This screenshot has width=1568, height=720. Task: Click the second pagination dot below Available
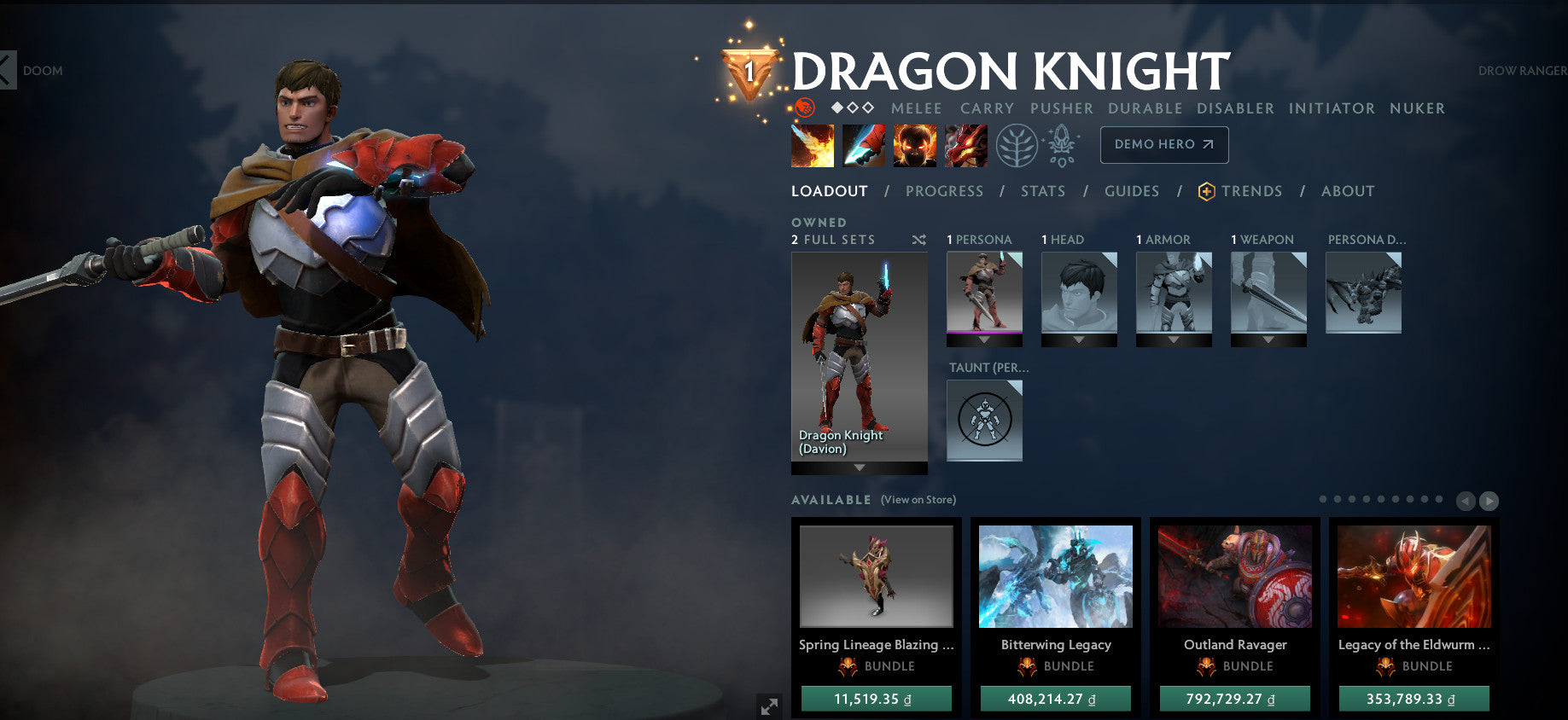1337,499
